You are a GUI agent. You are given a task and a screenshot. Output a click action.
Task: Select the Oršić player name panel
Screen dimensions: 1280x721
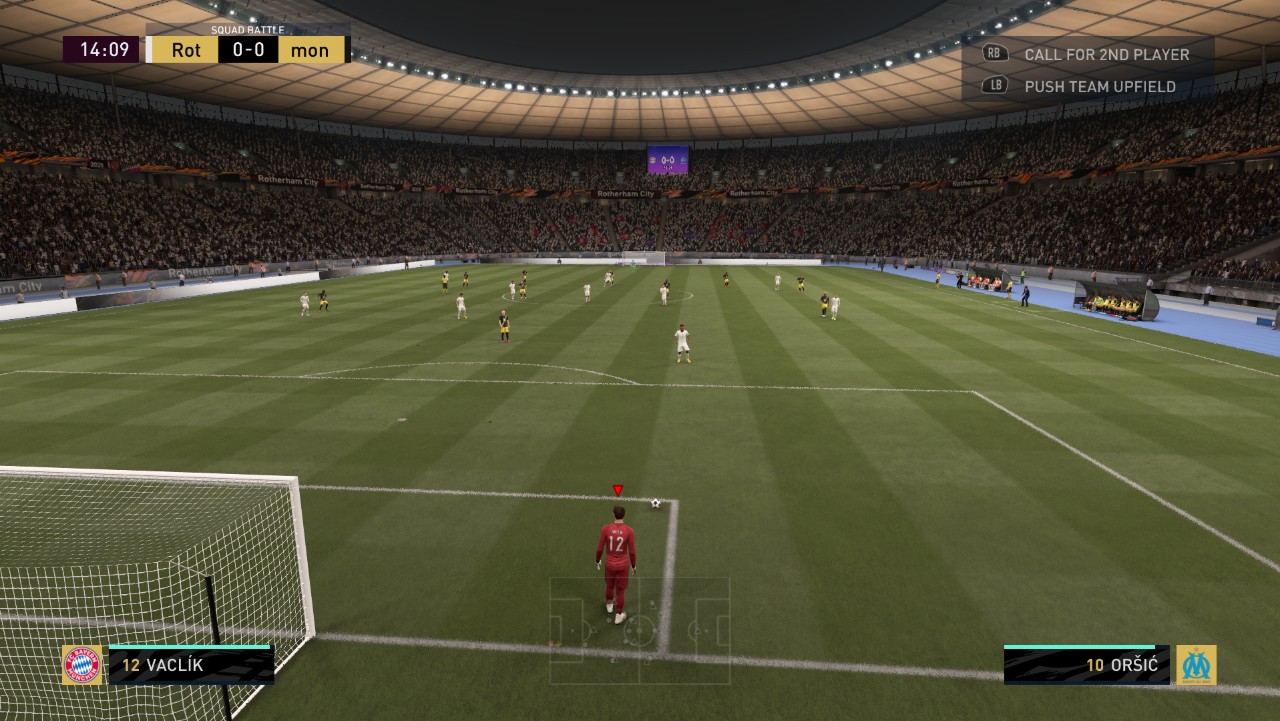[x=1087, y=665]
